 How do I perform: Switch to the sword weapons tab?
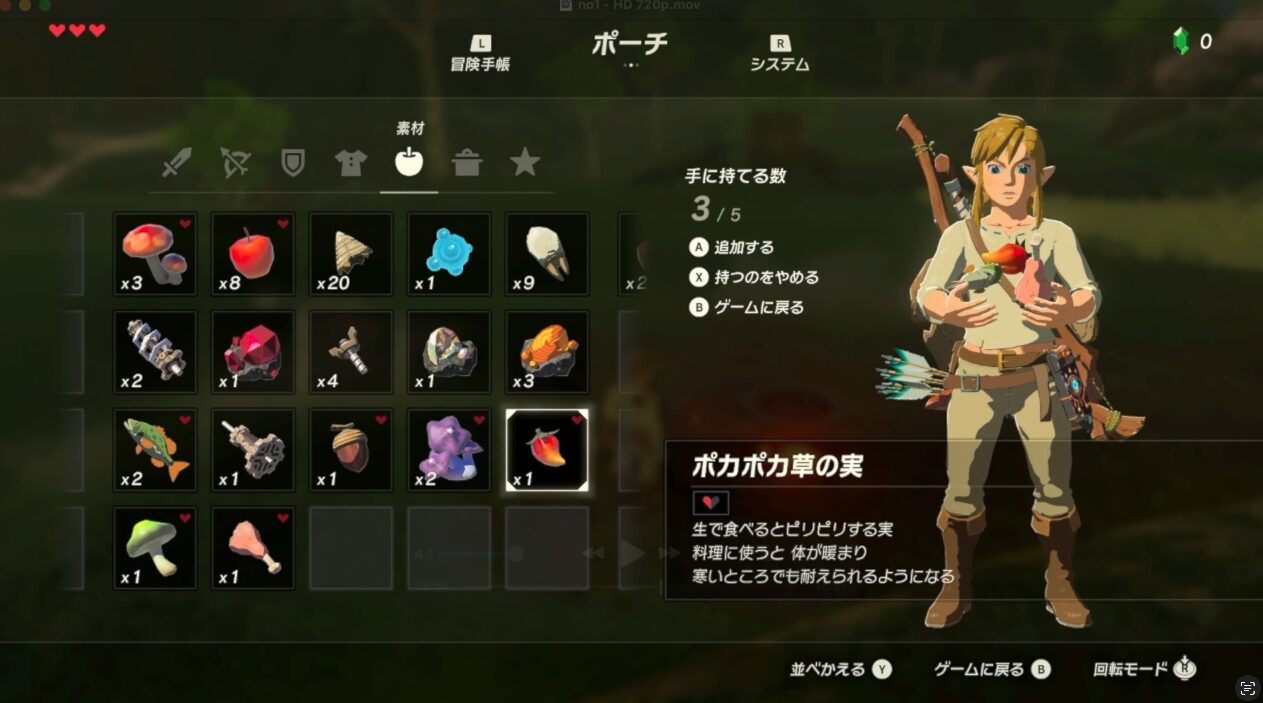(177, 163)
